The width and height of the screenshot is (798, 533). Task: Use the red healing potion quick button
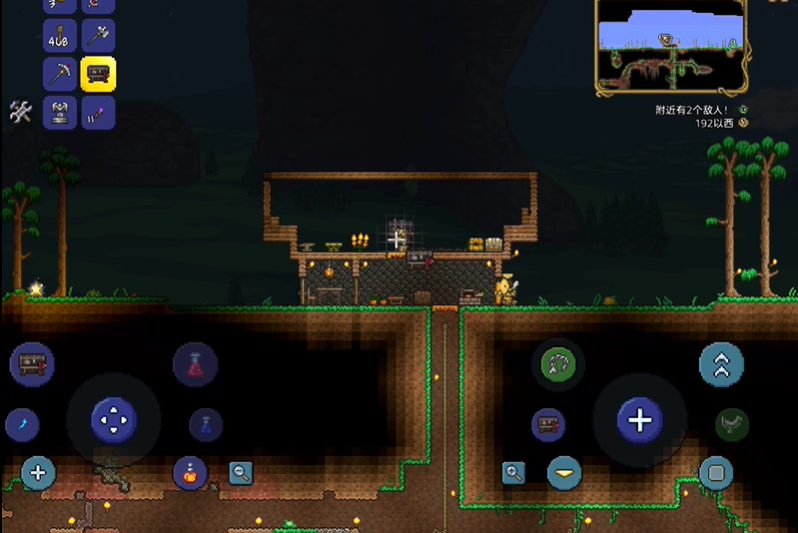pos(195,364)
